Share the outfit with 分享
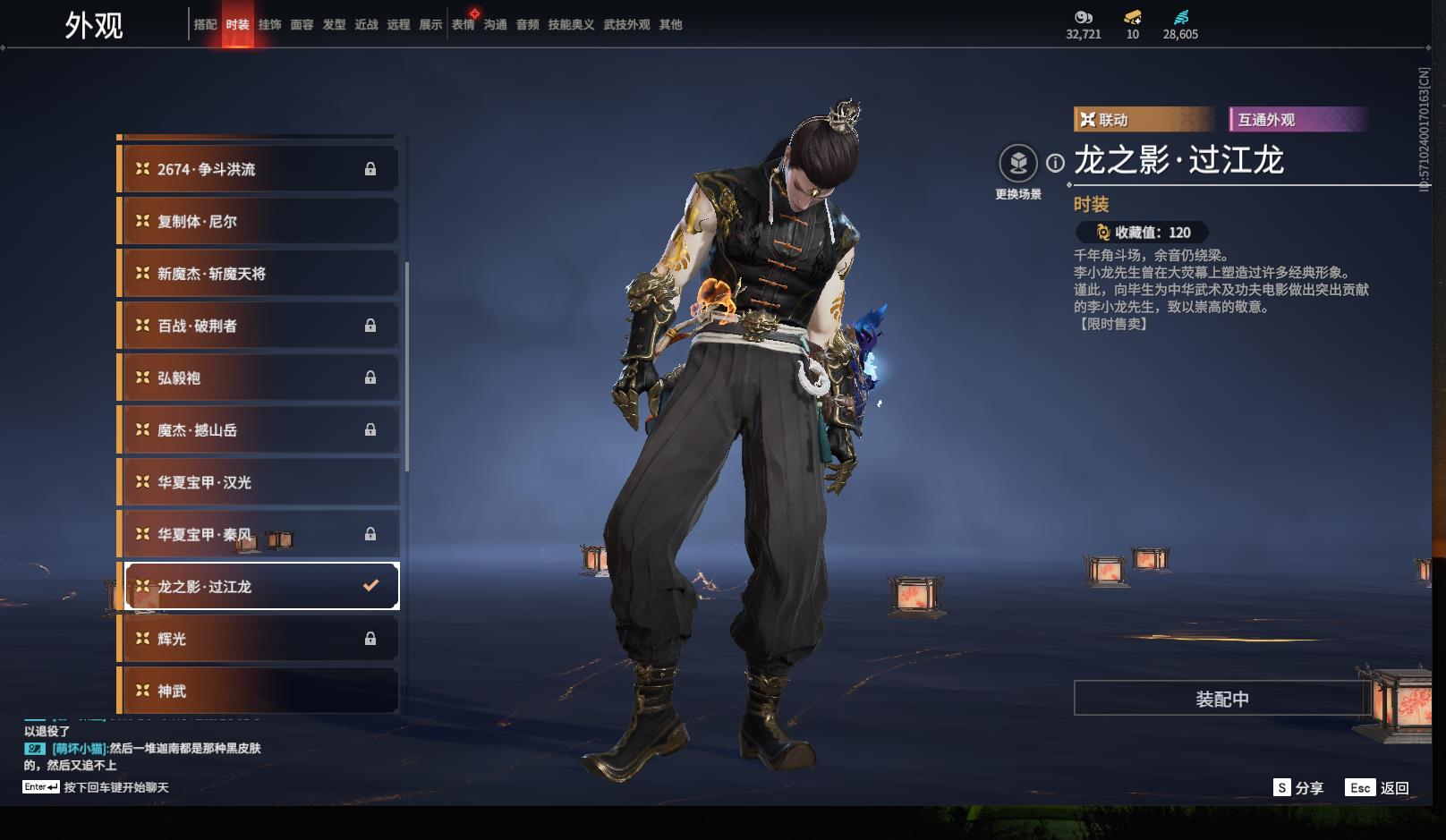The image size is (1446, 840). [1298, 788]
